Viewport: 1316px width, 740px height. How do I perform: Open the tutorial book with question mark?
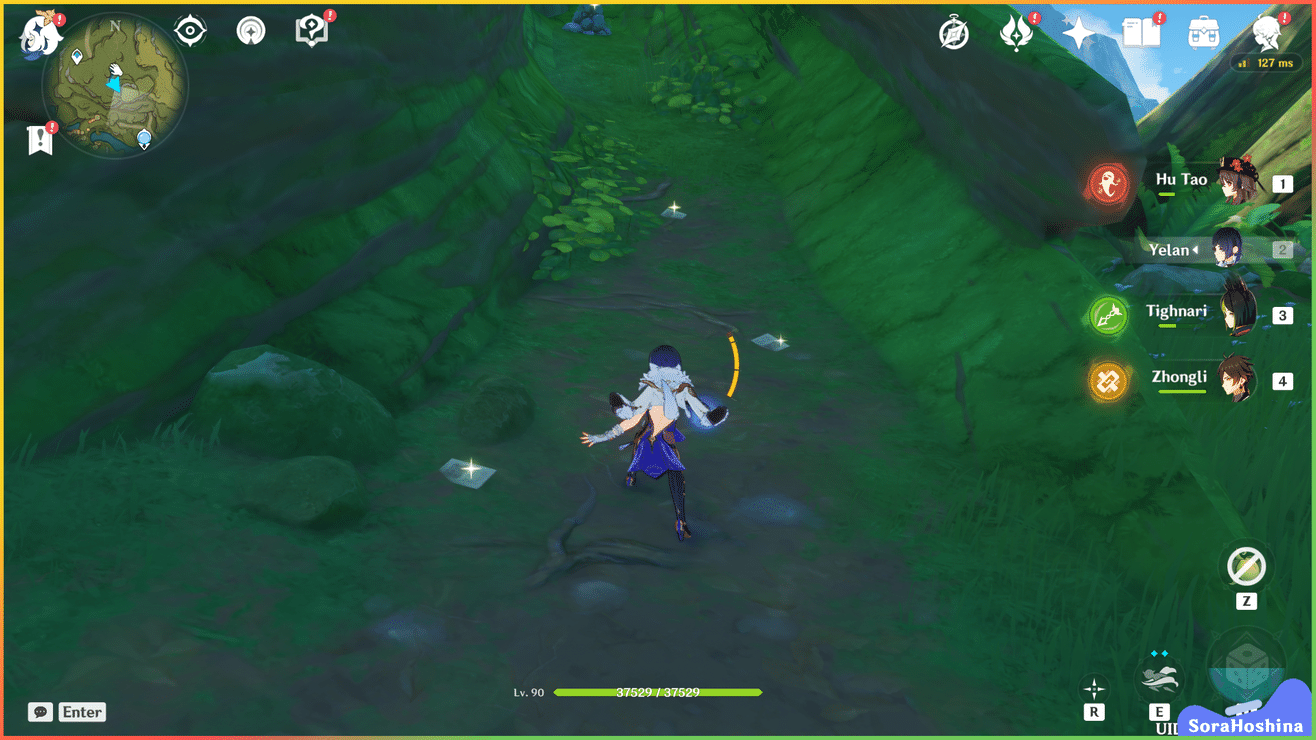[311, 29]
